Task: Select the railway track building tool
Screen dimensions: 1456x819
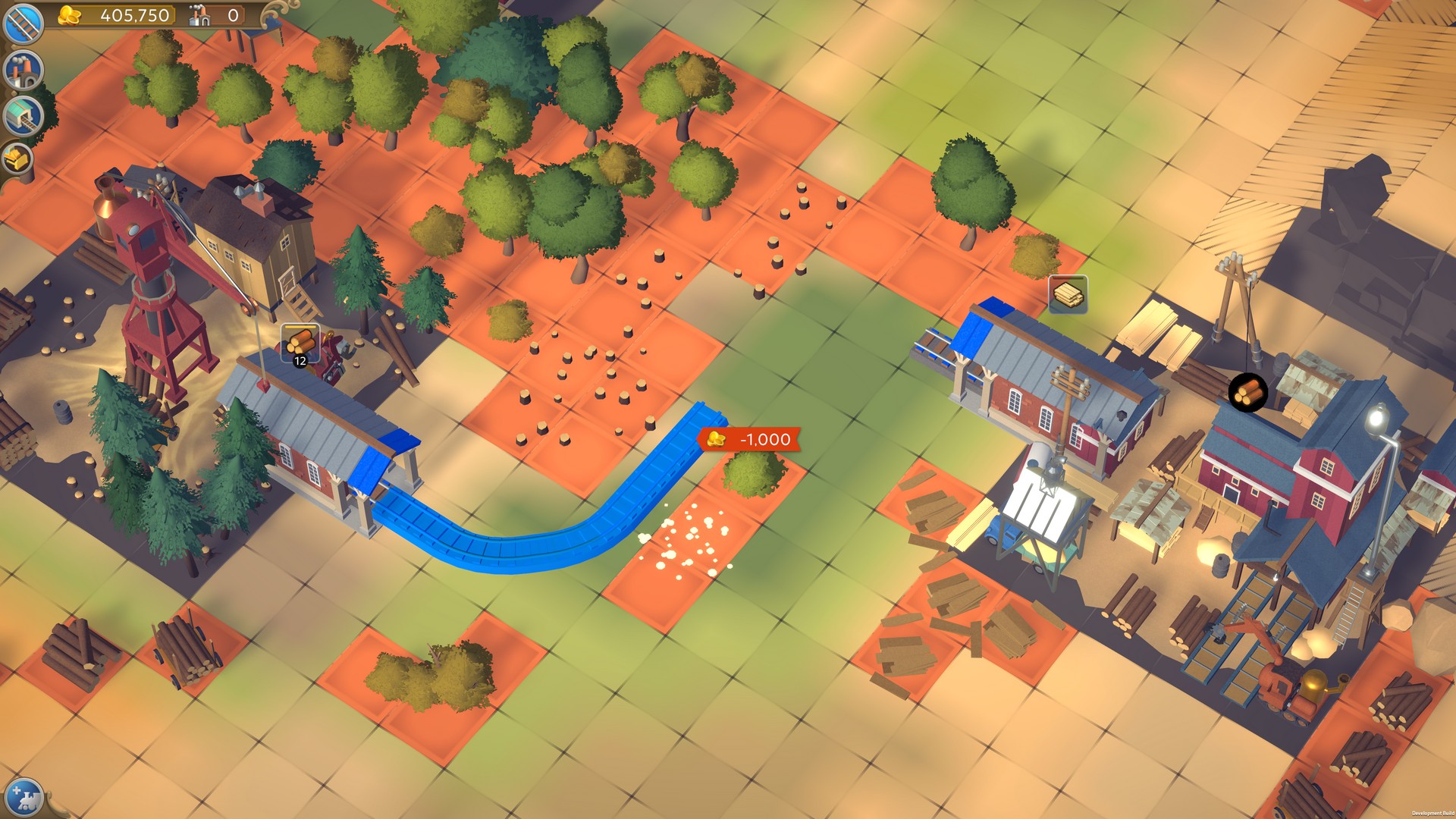Action: pyautogui.click(x=22, y=23)
